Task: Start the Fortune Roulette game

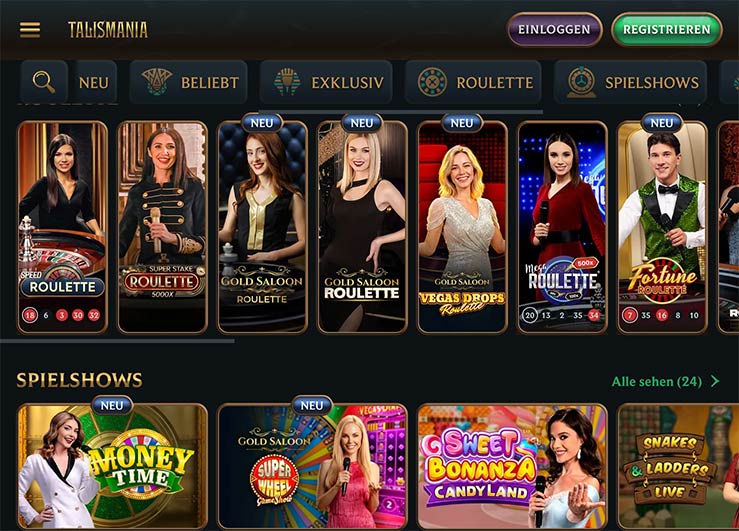Action: pyautogui.click(x=662, y=227)
